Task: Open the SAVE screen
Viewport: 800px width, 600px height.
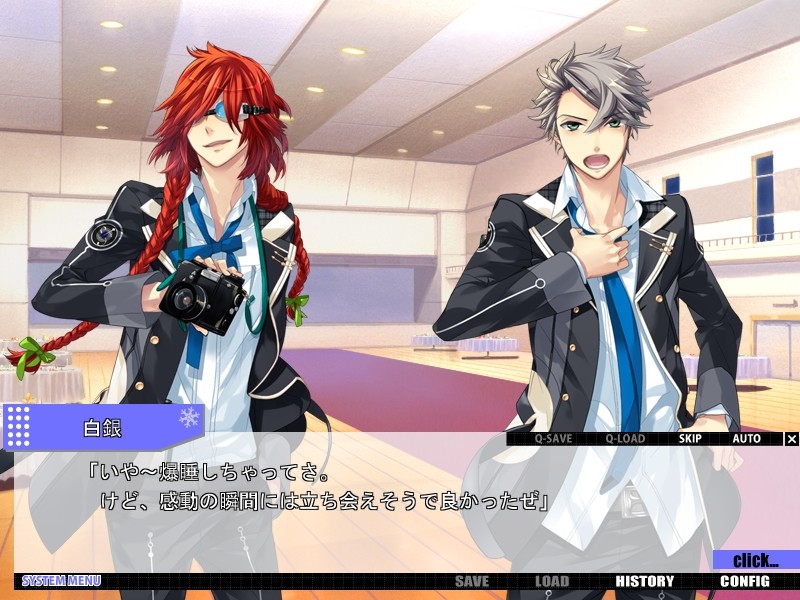Action: (472, 581)
